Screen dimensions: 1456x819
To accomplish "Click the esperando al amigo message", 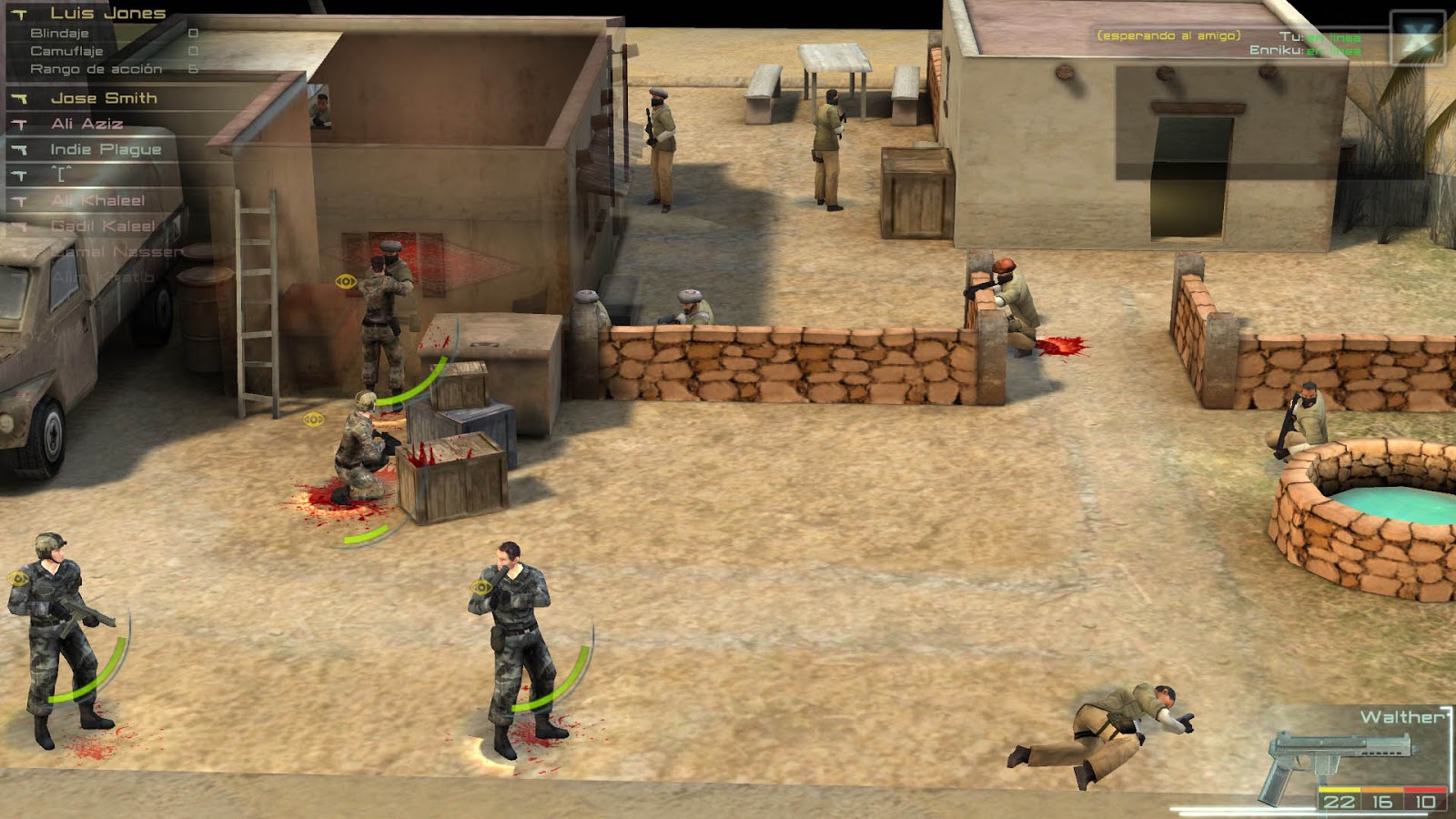I will coord(1168,37).
